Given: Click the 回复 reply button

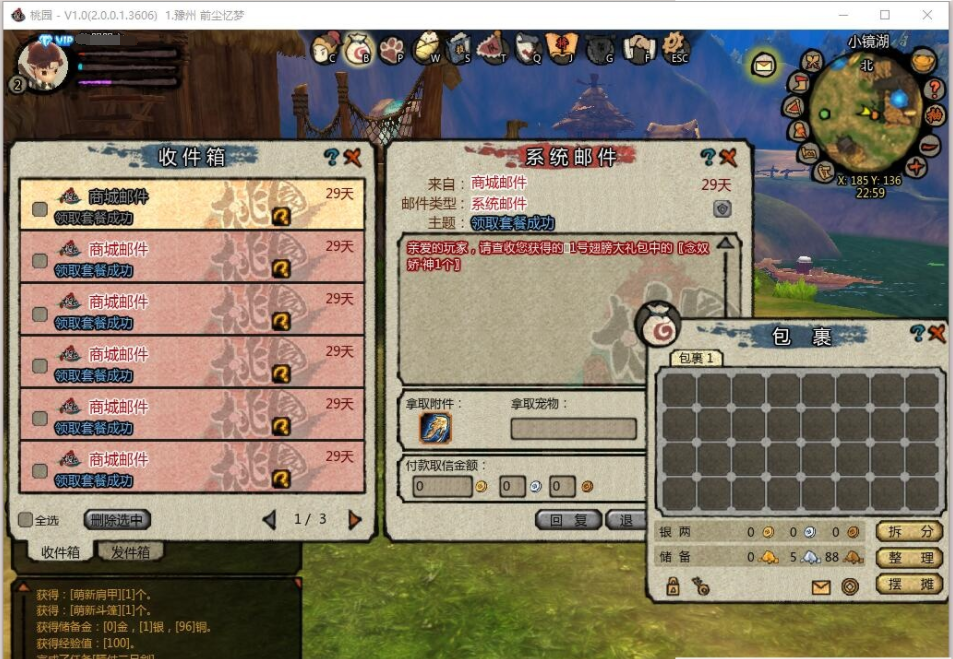Looking at the screenshot, I should (568, 520).
